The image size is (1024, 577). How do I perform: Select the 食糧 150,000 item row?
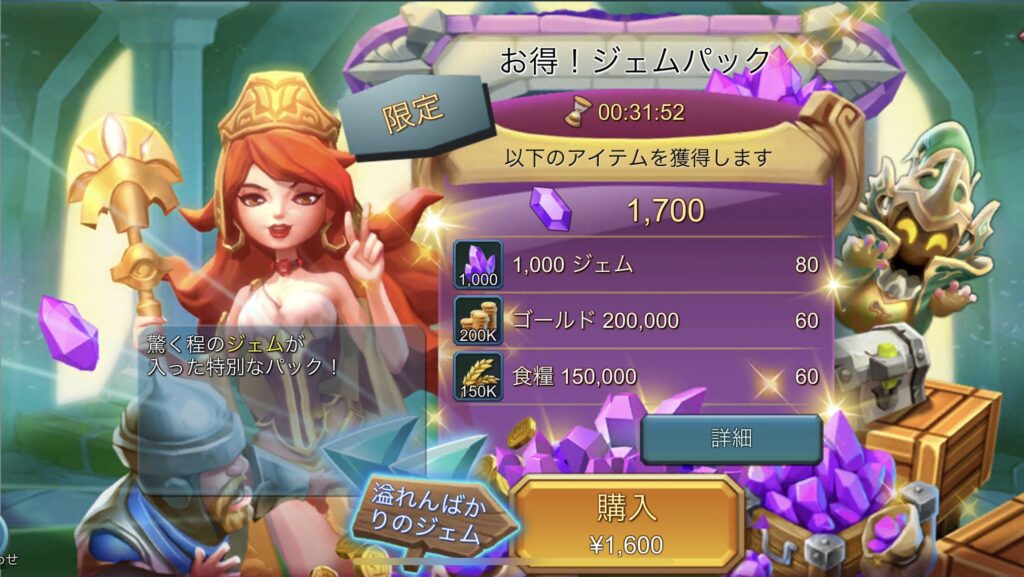(640, 376)
